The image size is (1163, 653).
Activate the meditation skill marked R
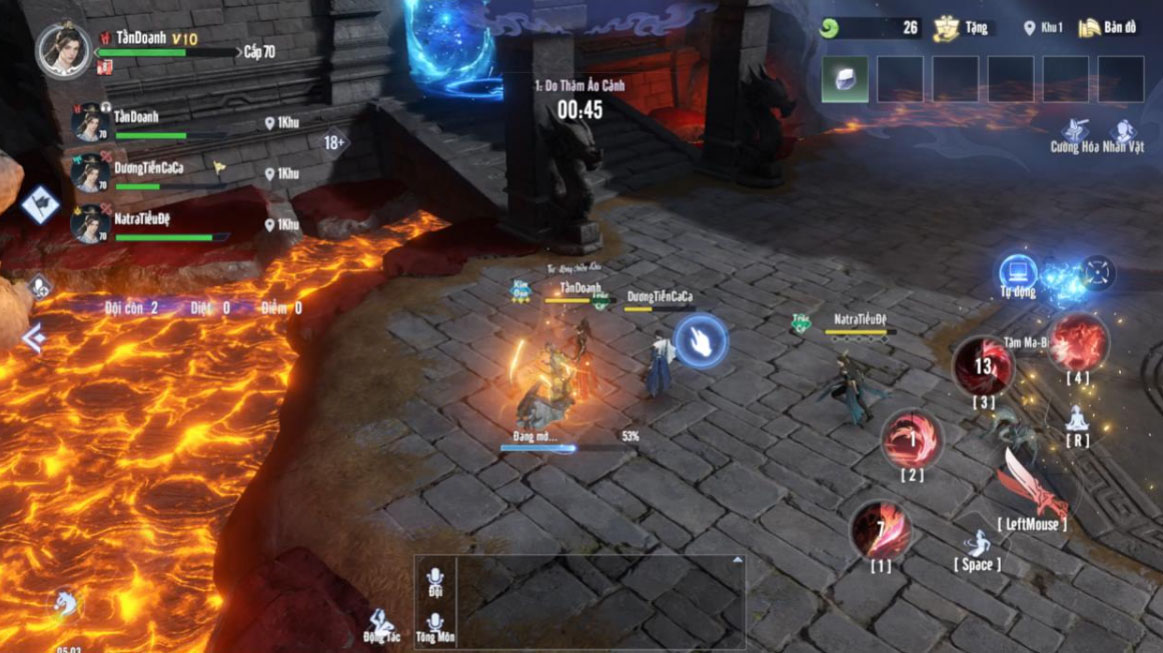[x=1077, y=420]
